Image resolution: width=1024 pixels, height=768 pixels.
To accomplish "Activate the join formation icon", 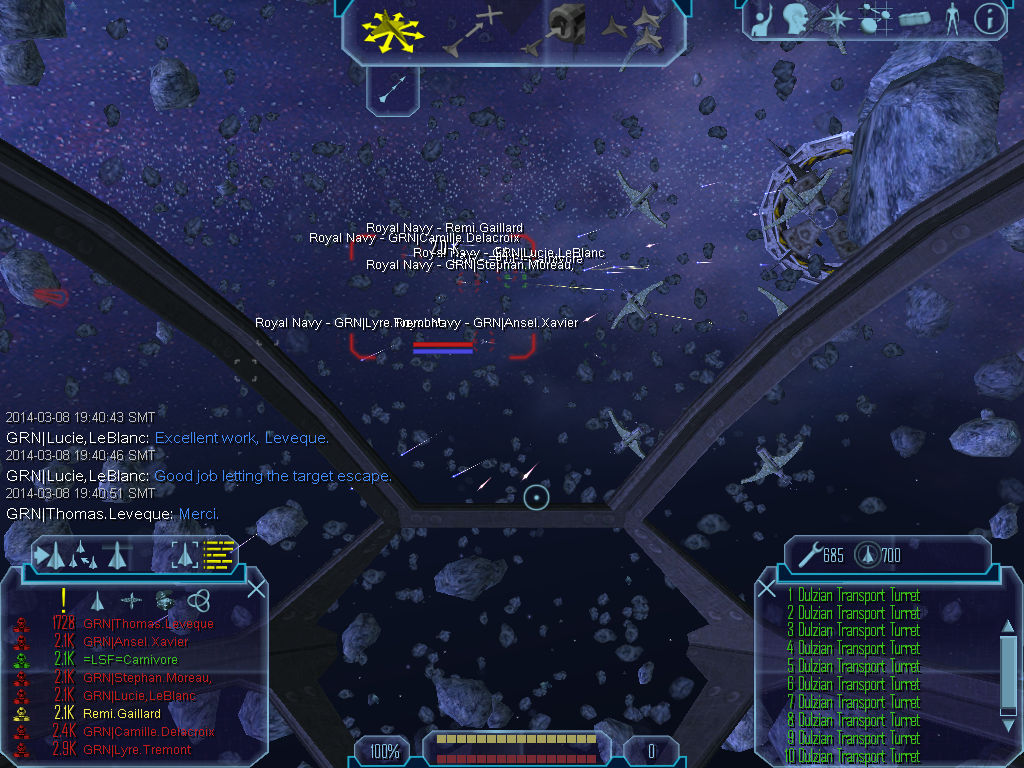I will [638, 30].
